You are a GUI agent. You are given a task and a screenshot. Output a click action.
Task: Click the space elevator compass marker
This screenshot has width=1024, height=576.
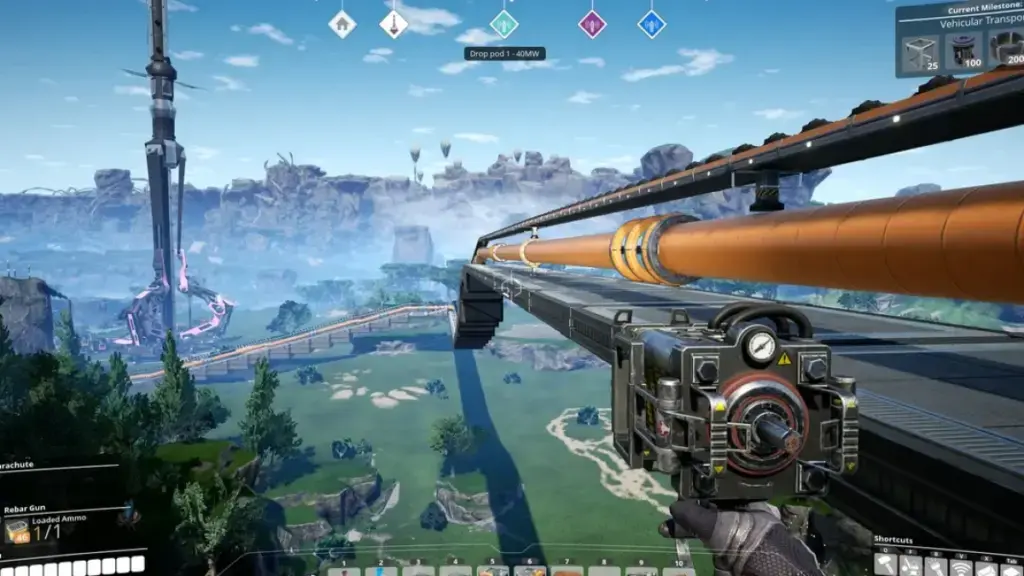pyautogui.click(x=394, y=23)
